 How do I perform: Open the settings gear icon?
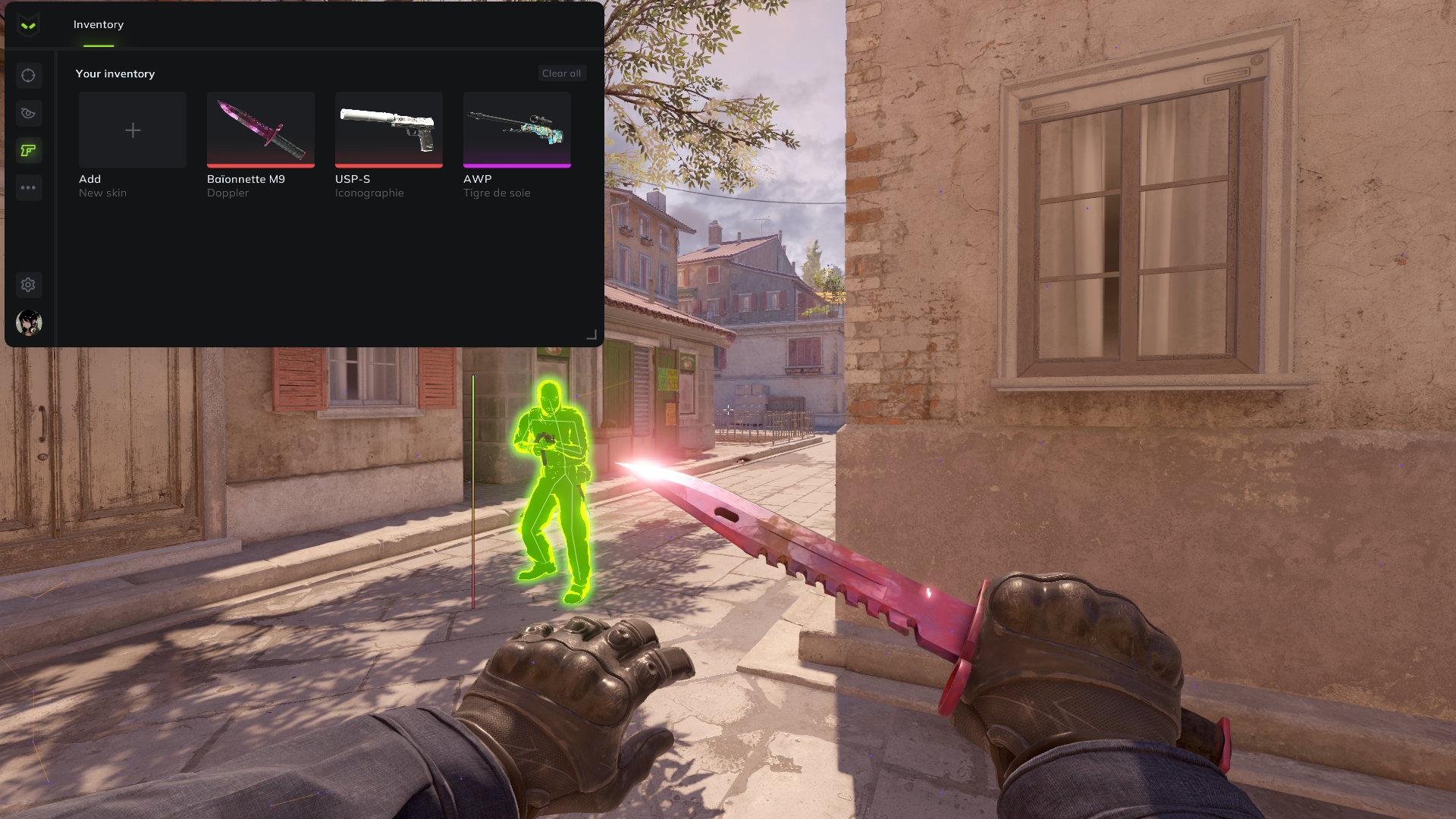coord(29,284)
